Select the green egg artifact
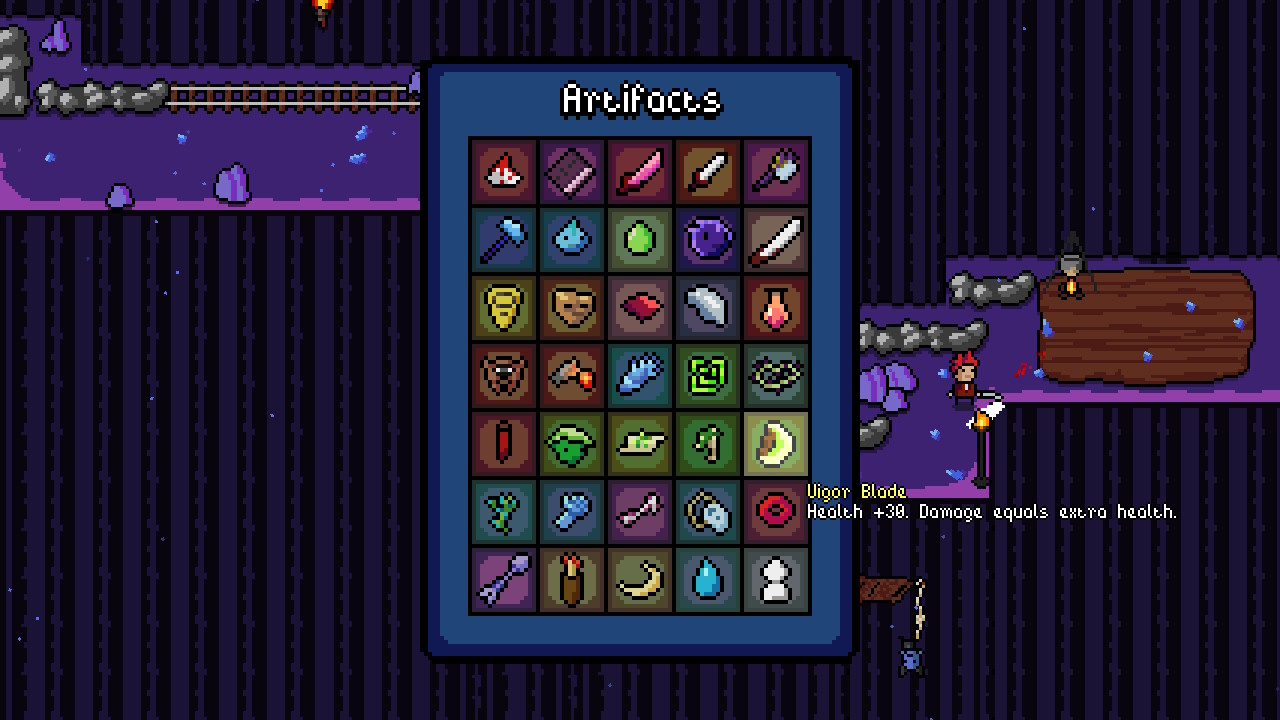1280x720 pixels. point(639,239)
